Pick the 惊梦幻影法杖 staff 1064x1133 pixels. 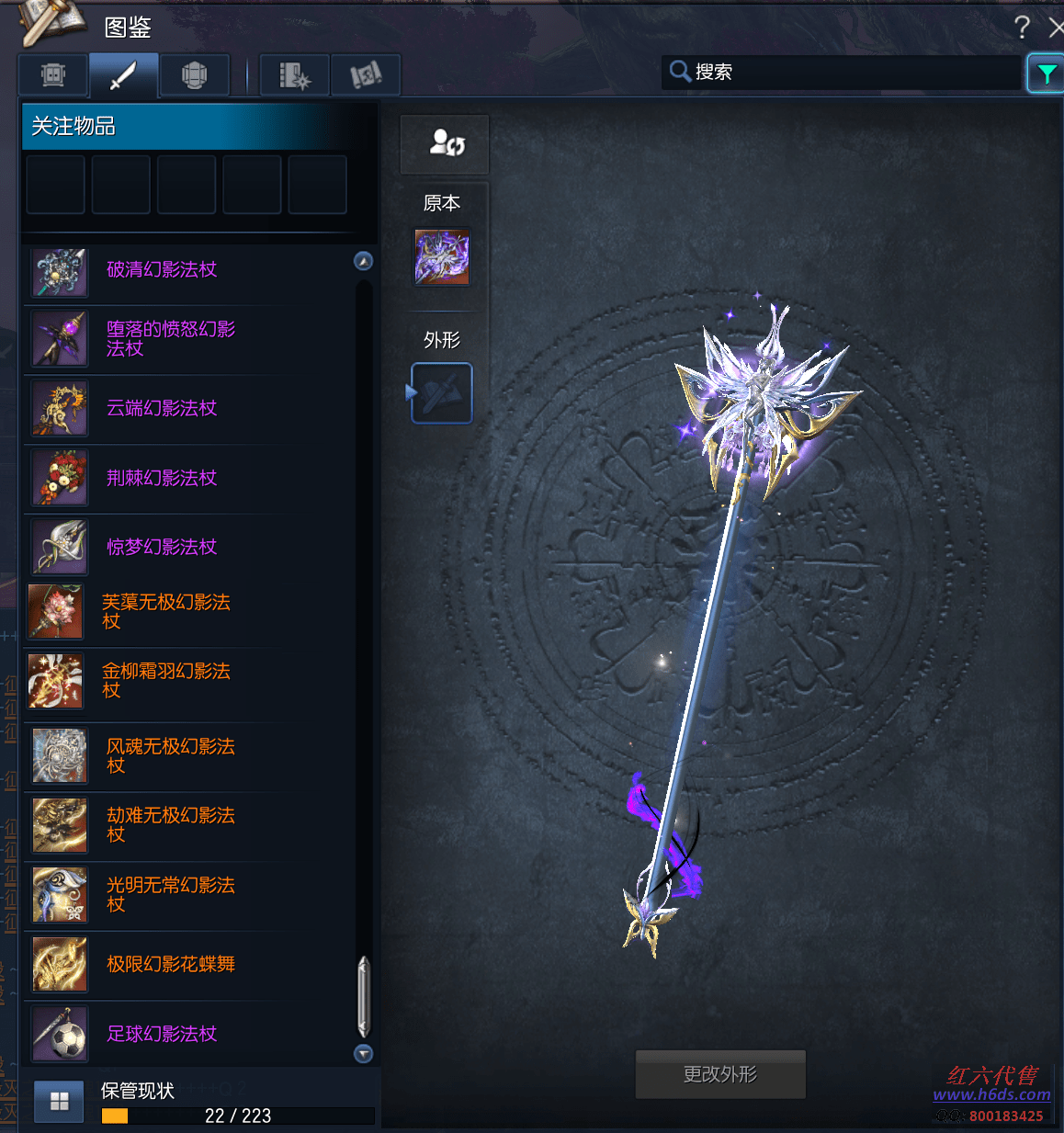coord(162,548)
